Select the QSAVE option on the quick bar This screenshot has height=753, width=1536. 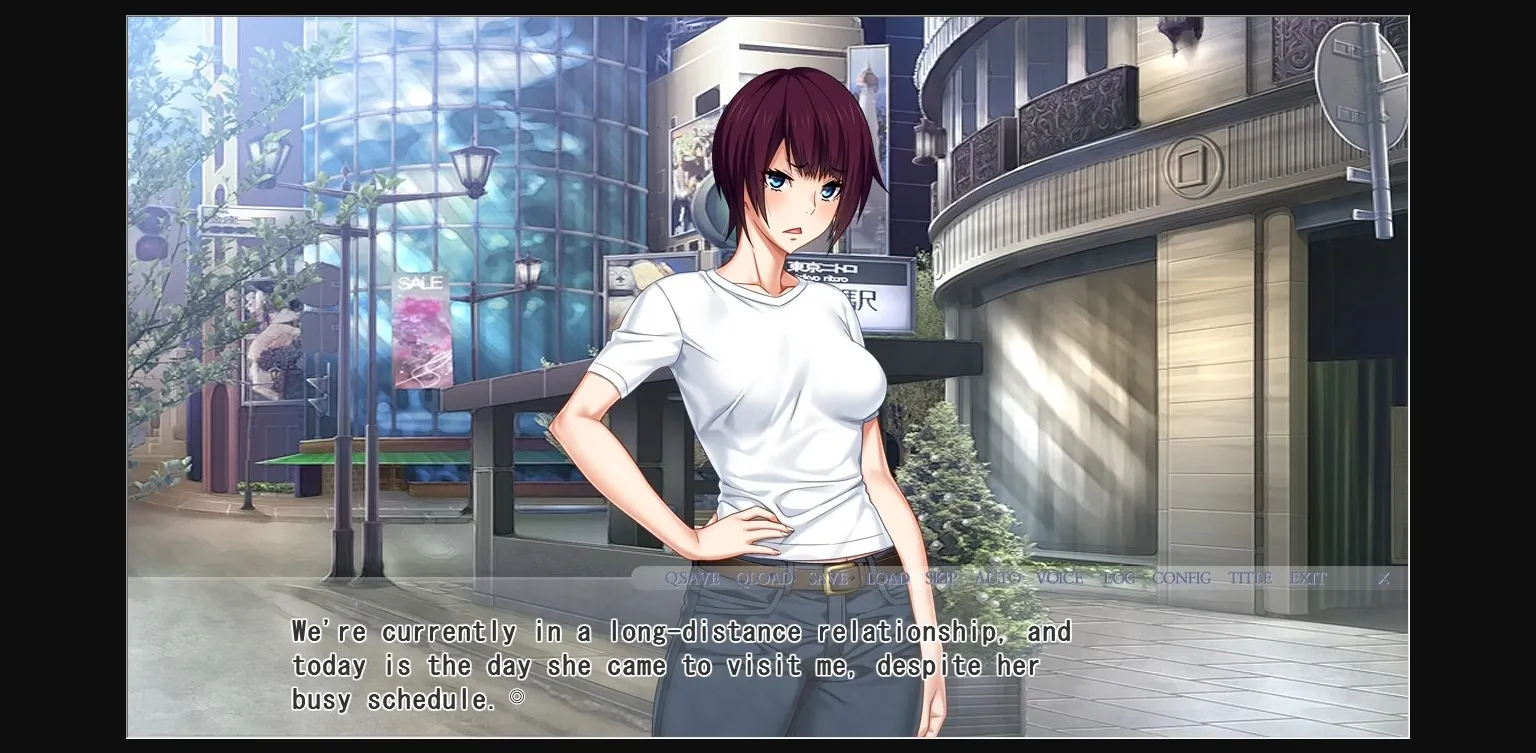693,578
